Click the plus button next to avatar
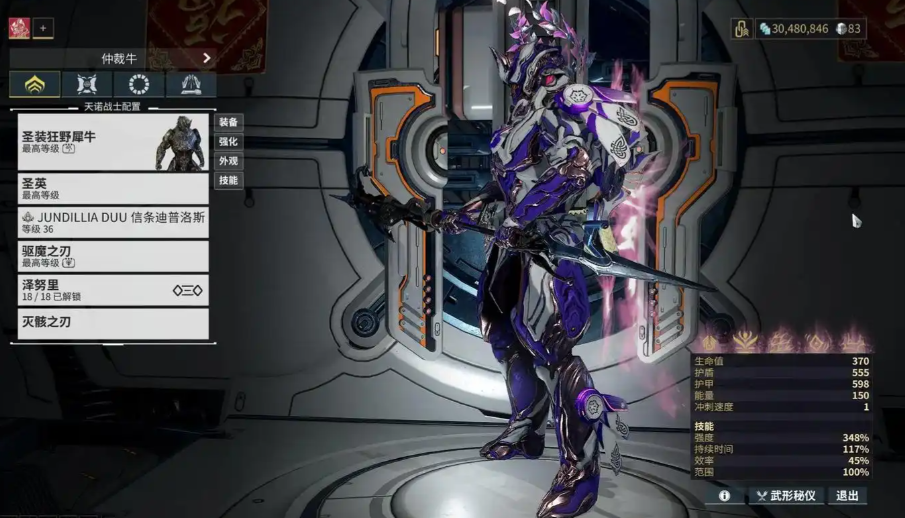The height and width of the screenshot is (518, 905). coord(43,28)
